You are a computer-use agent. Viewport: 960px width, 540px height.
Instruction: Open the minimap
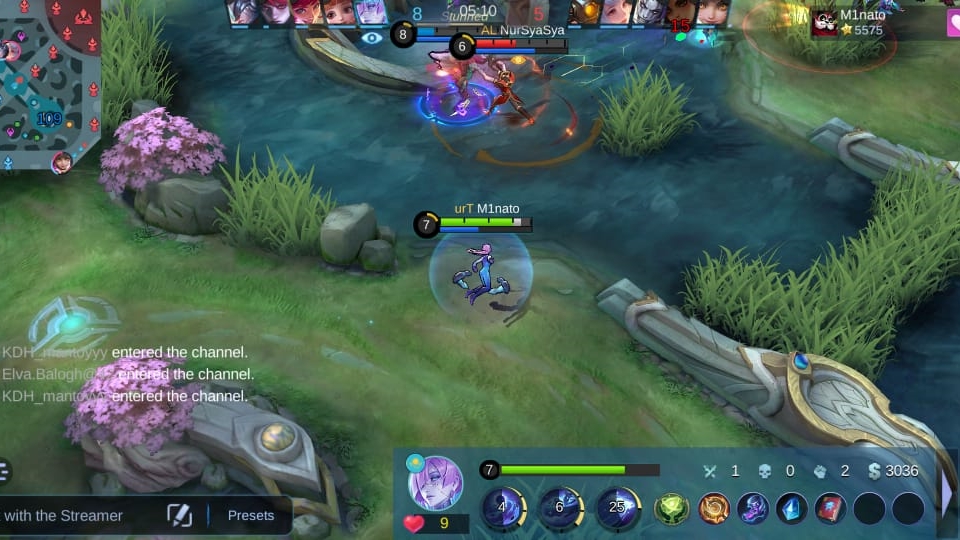coord(48,85)
